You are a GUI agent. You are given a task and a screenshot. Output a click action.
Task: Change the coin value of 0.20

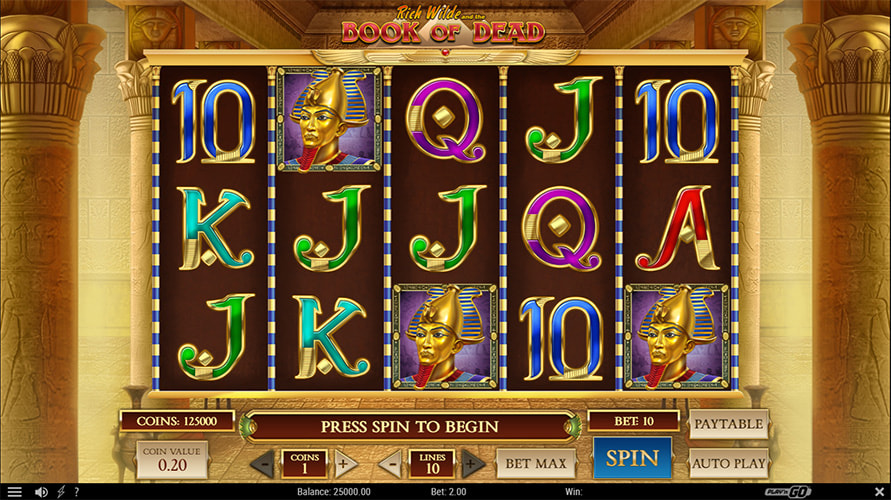coord(172,461)
